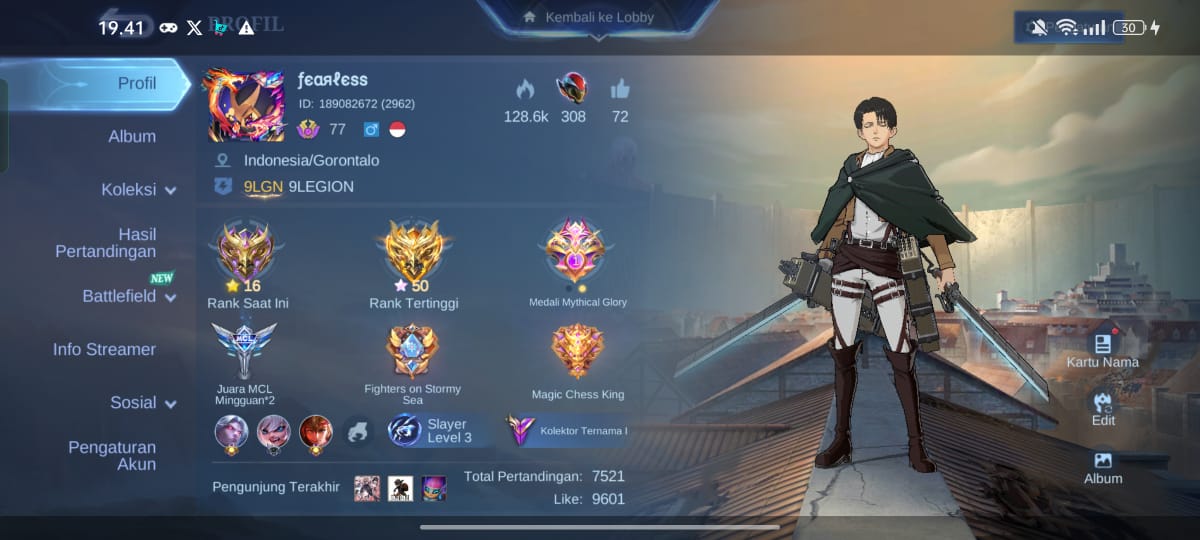Image resolution: width=1200 pixels, height=540 pixels.
Task: Expand the Koleksi section
Action: click(x=138, y=189)
